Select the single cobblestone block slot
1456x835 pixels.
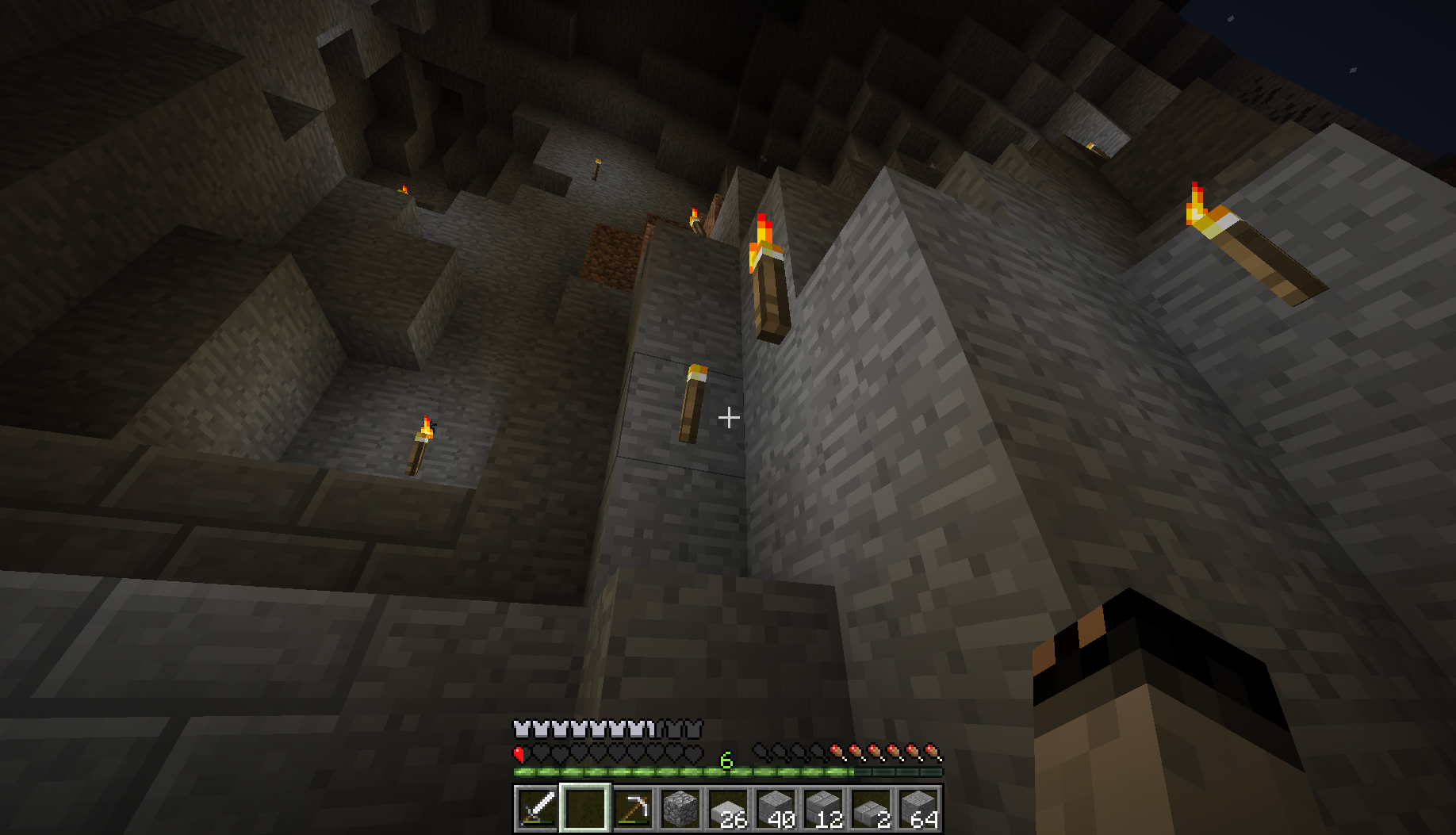click(x=680, y=808)
